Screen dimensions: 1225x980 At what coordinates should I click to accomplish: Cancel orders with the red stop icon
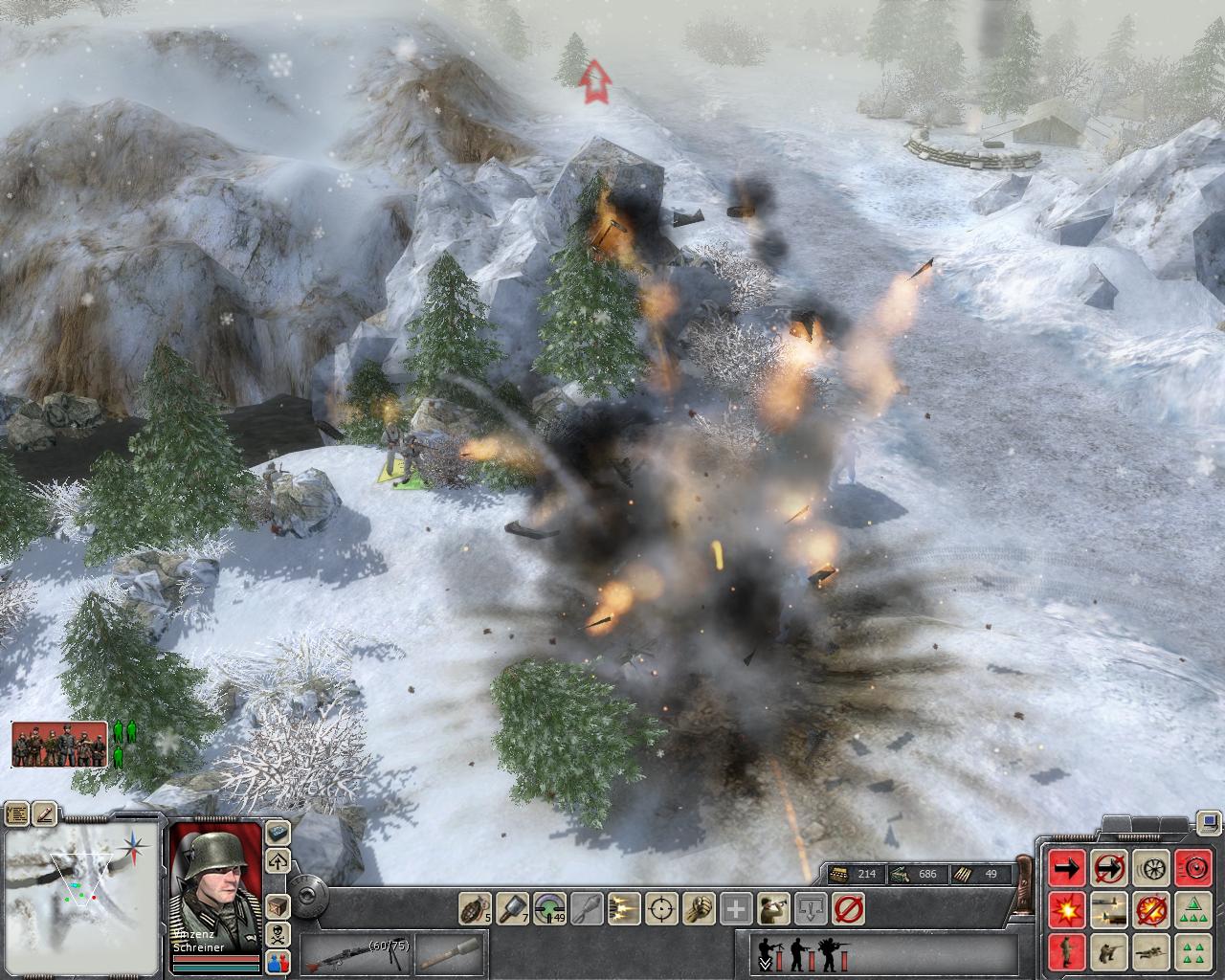click(848, 906)
